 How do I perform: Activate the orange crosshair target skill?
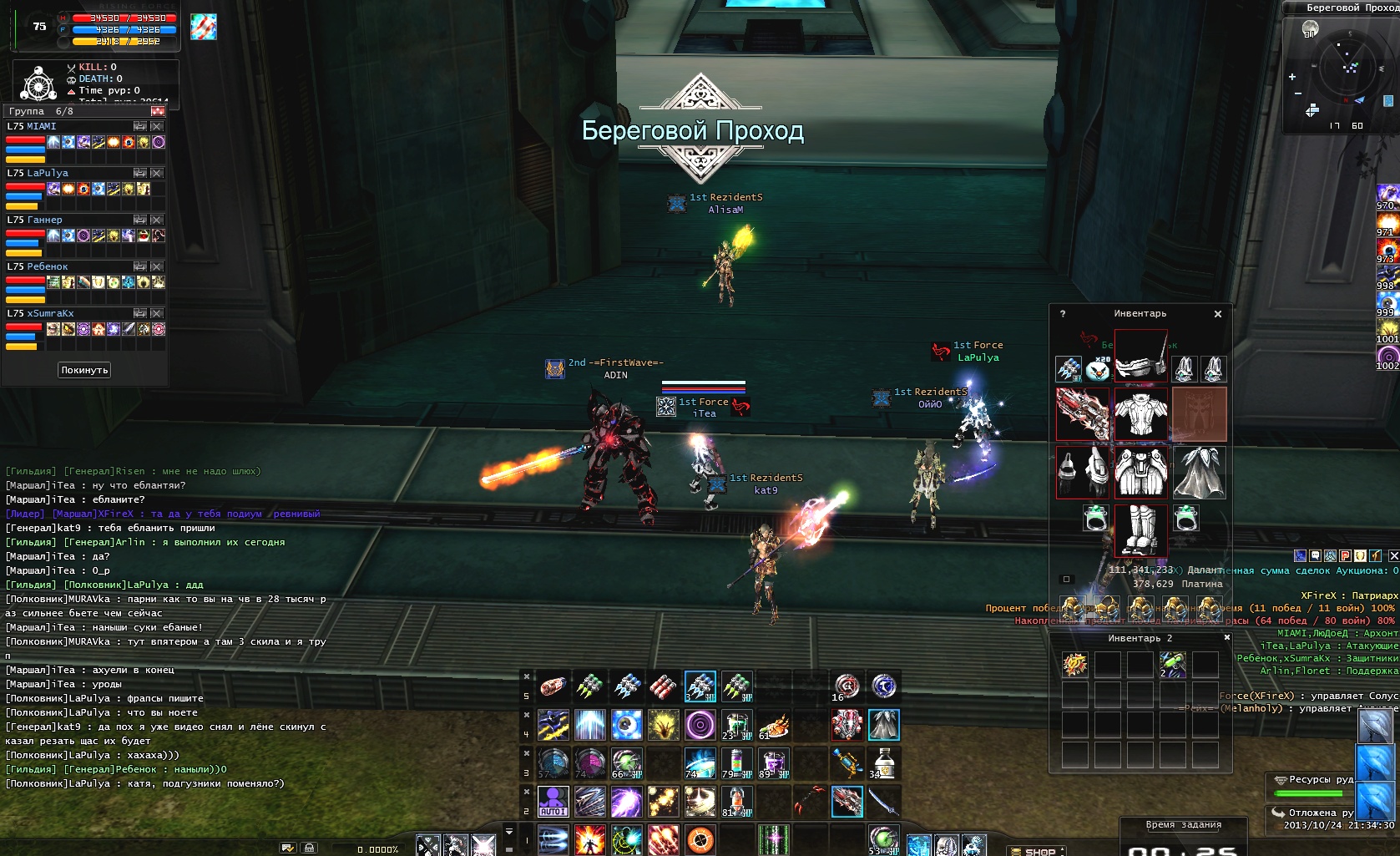pyautogui.click(x=700, y=838)
